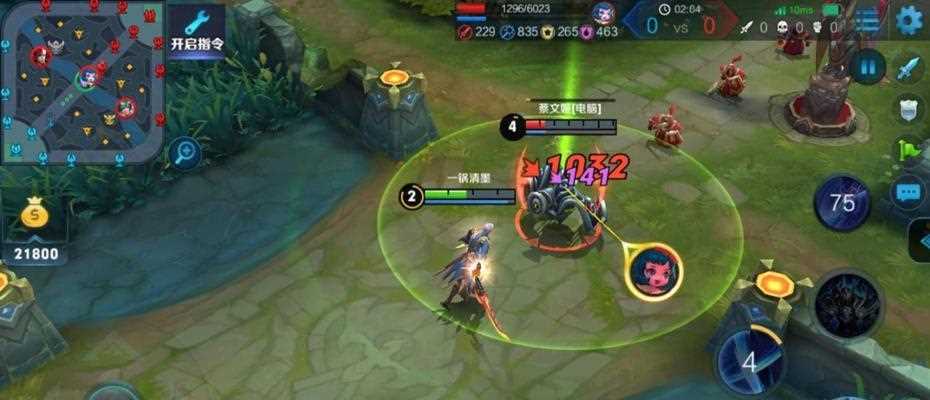The image size is (930, 400).
Task: Send a green flag signal
Action: tap(907, 150)
